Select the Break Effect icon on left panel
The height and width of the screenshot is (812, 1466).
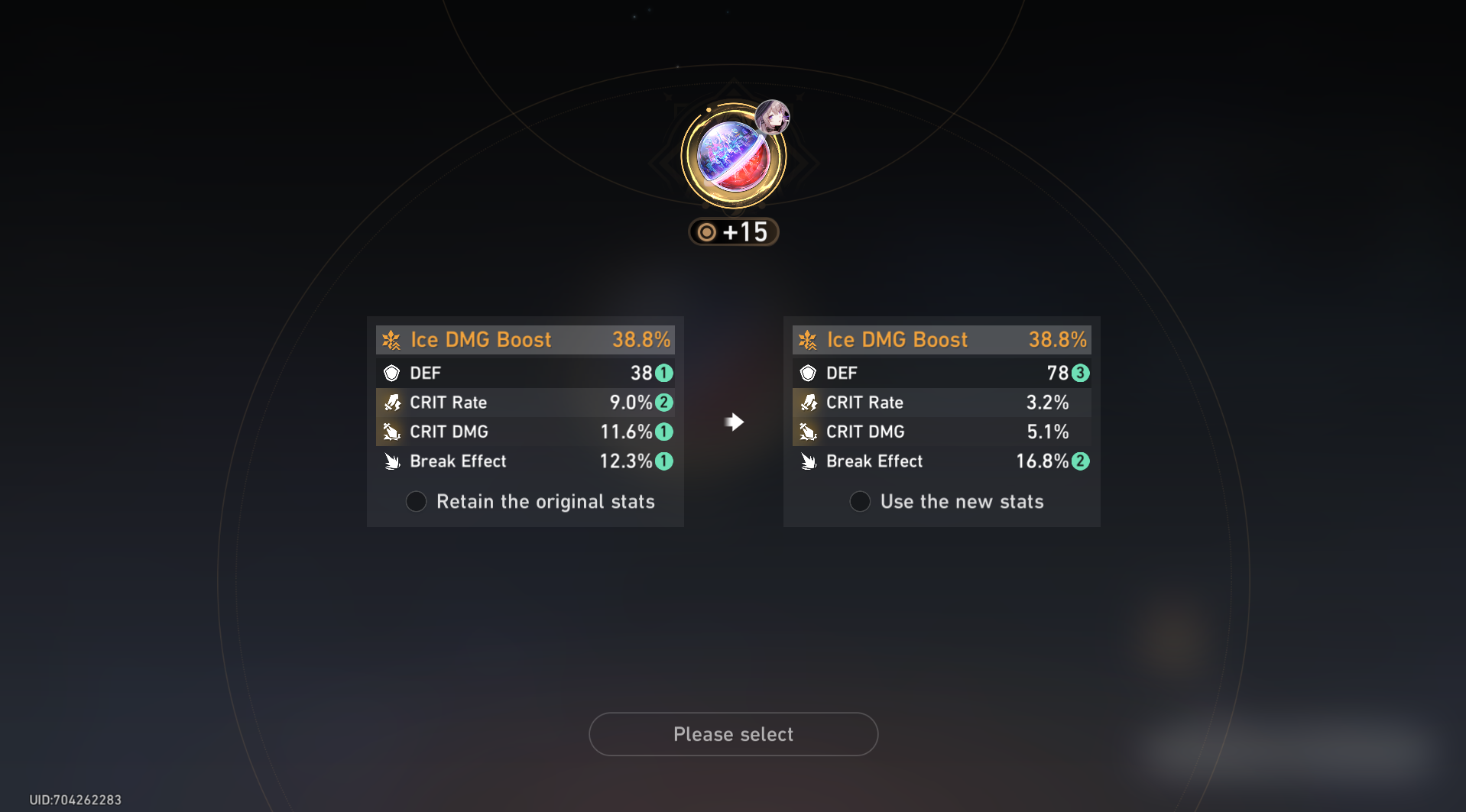coord(392,461)
